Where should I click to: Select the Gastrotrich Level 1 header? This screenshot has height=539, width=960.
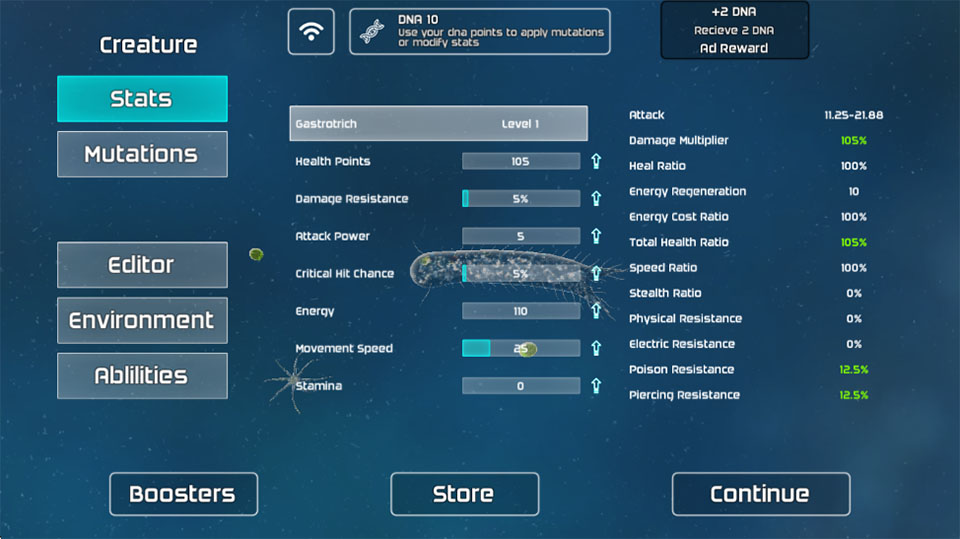pos(438,124)
